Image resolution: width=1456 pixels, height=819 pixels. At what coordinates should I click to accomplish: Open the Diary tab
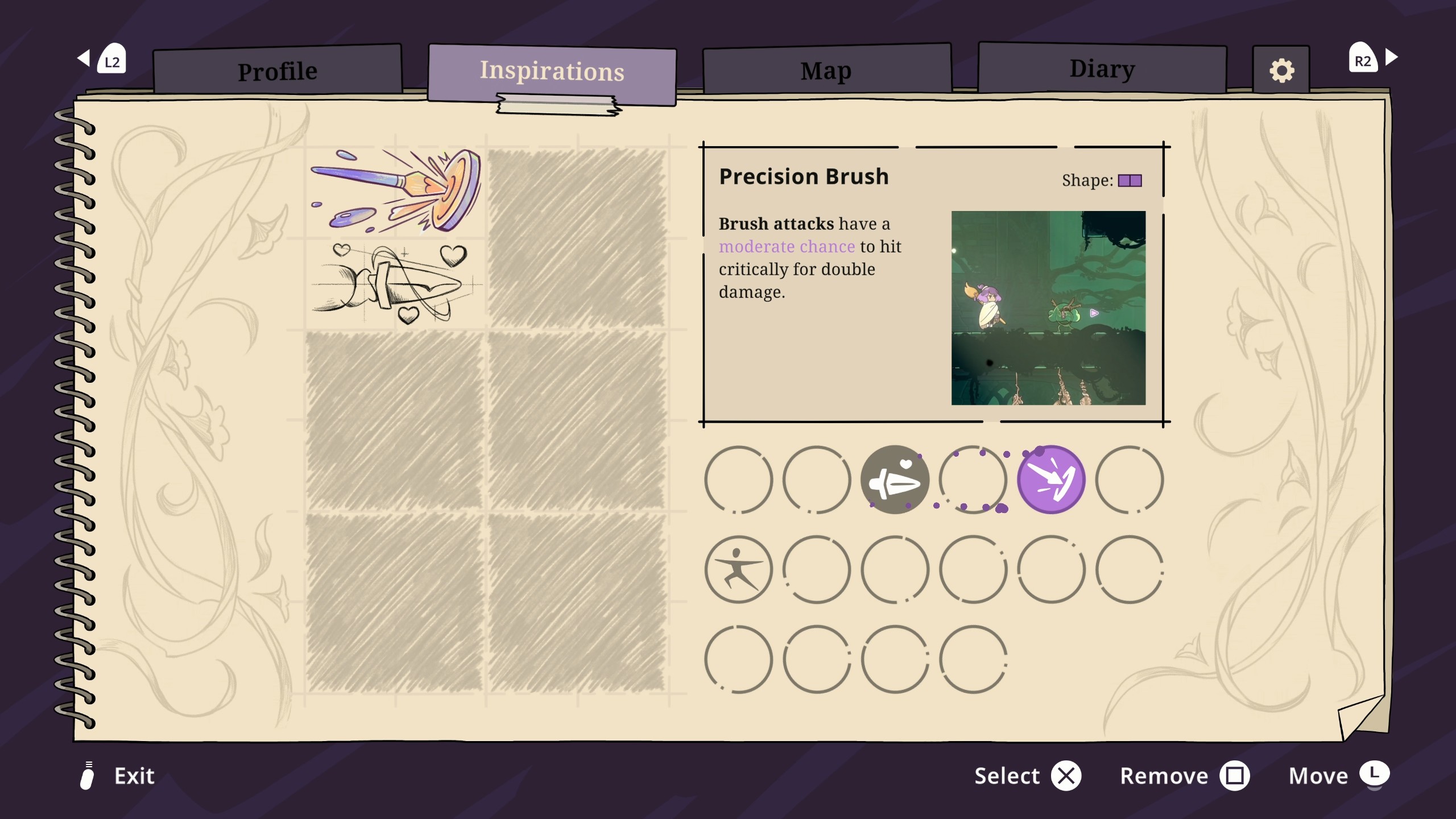[1102, 69]
